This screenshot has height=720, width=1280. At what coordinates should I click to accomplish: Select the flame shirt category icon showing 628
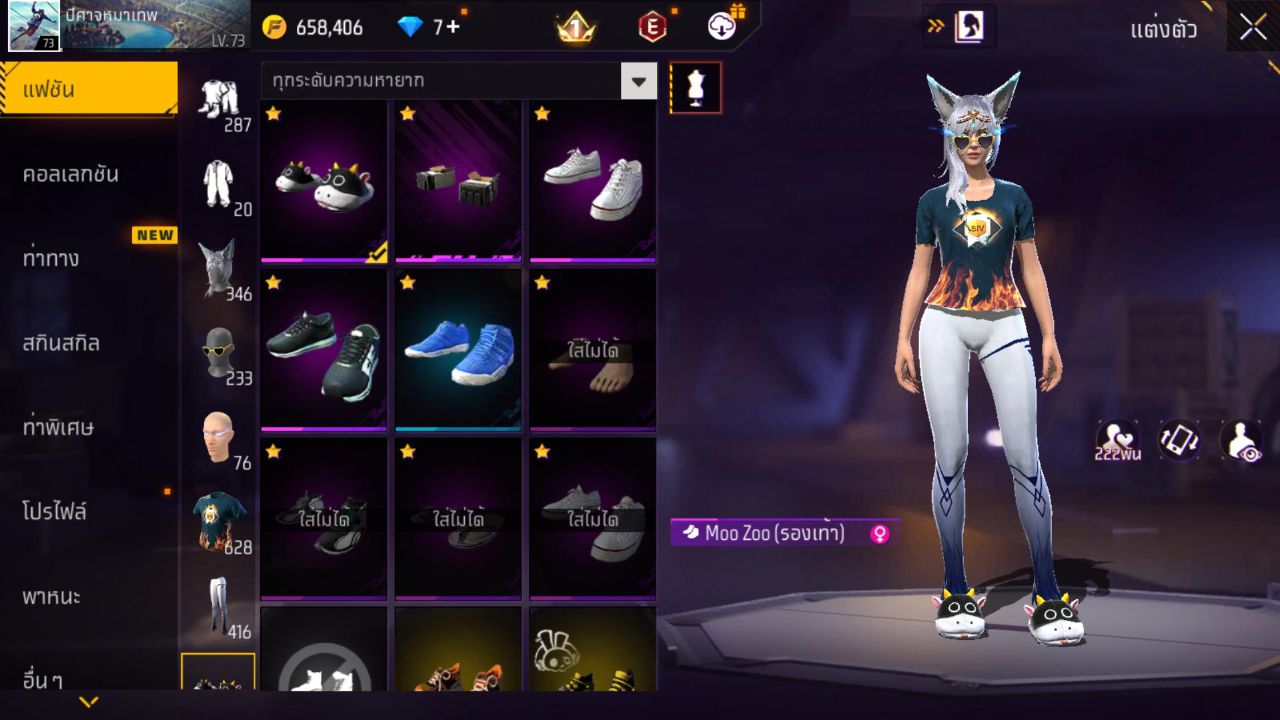pos(219,515)
